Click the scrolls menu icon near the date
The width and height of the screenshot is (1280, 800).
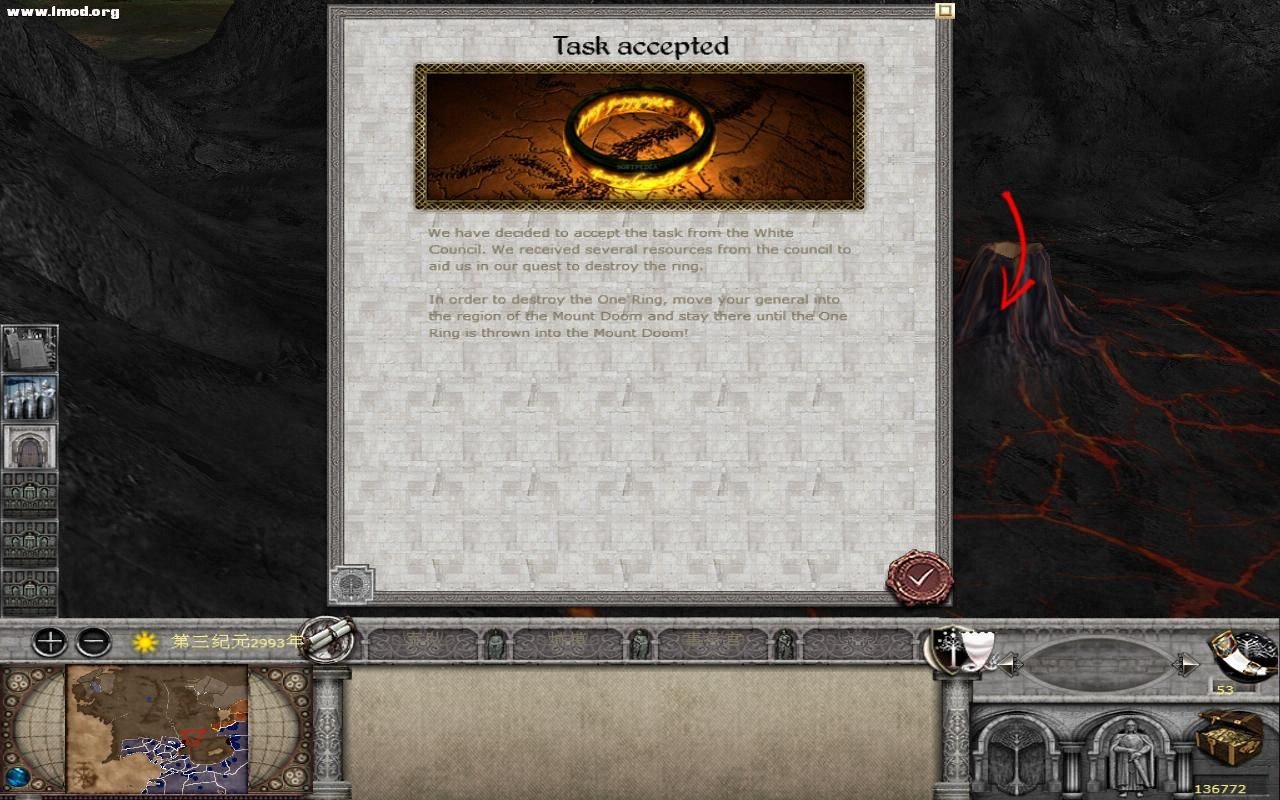pos(330,642)
